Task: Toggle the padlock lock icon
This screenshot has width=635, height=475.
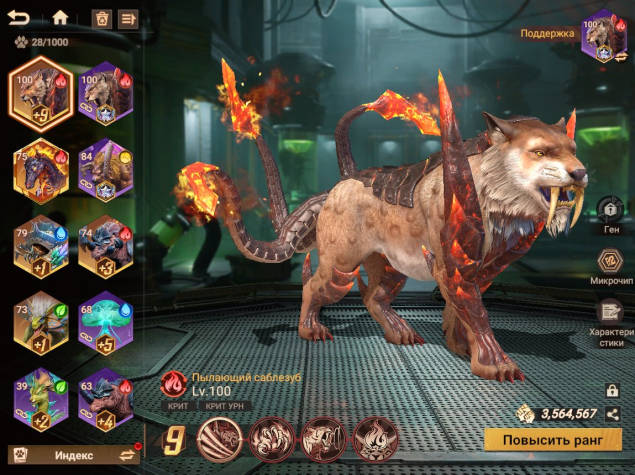Action: pos(611,391)
